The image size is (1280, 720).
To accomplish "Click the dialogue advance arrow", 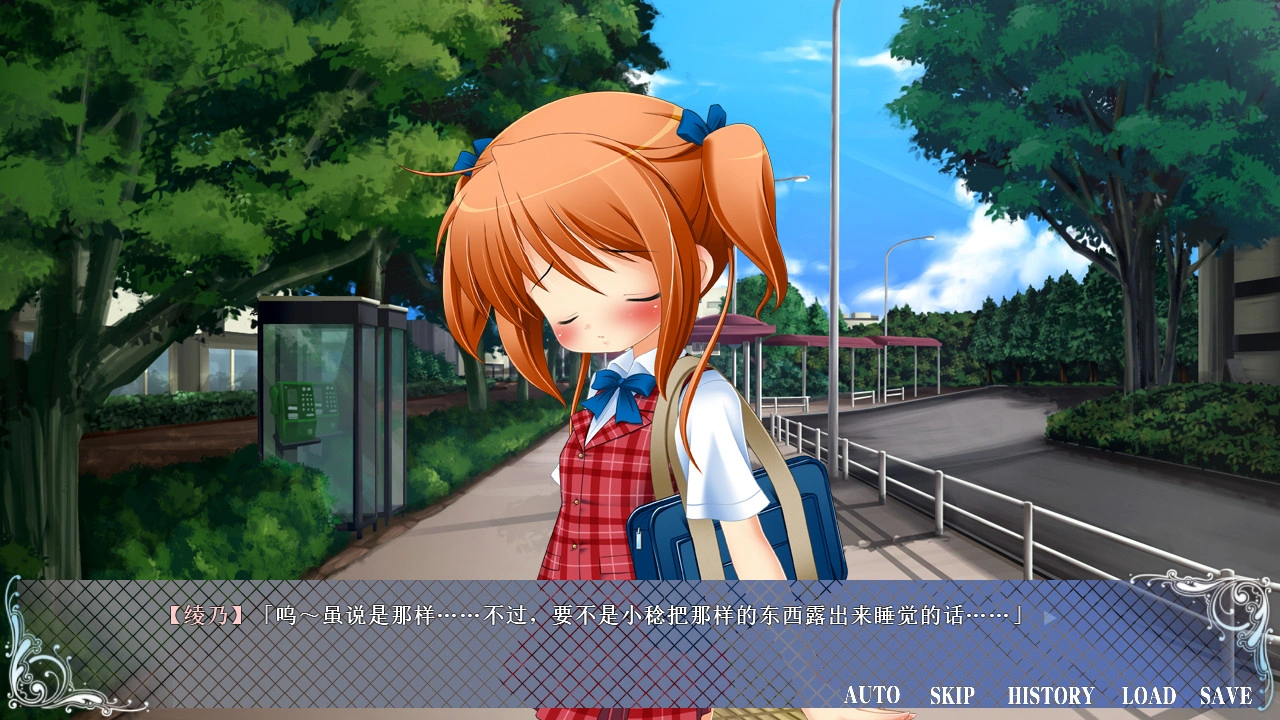I will [x=1050, y=617].
